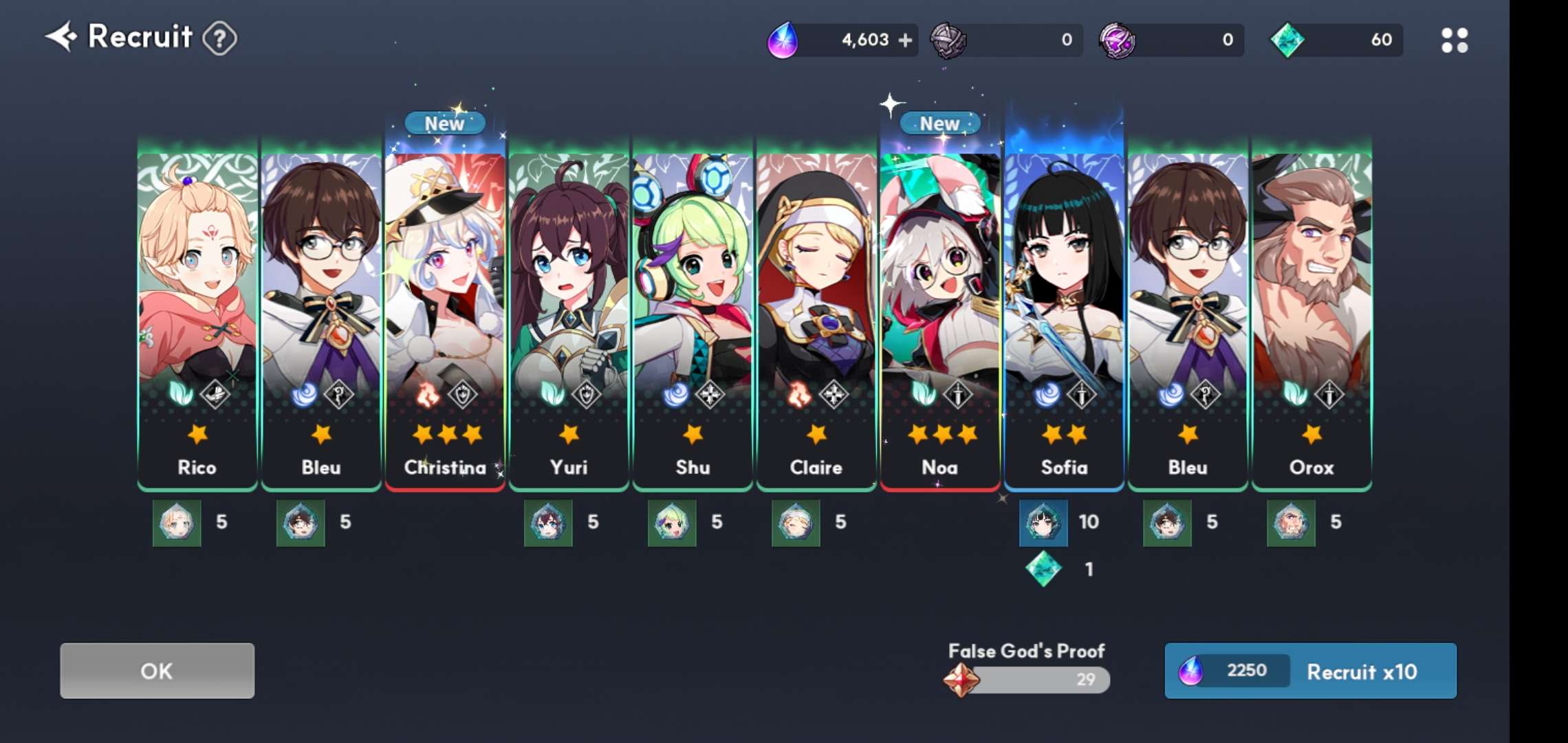
Task: Check the green crystal currency counter
Action: click(x=1335, y=40)
